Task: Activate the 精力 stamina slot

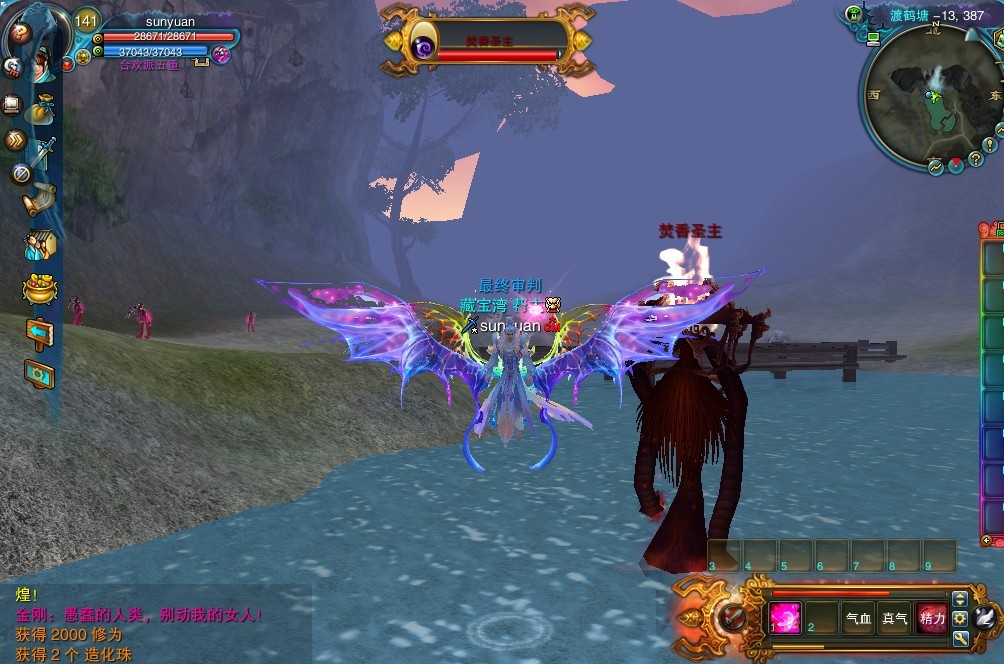Action: pyautogui.click(x=931, y=619)
